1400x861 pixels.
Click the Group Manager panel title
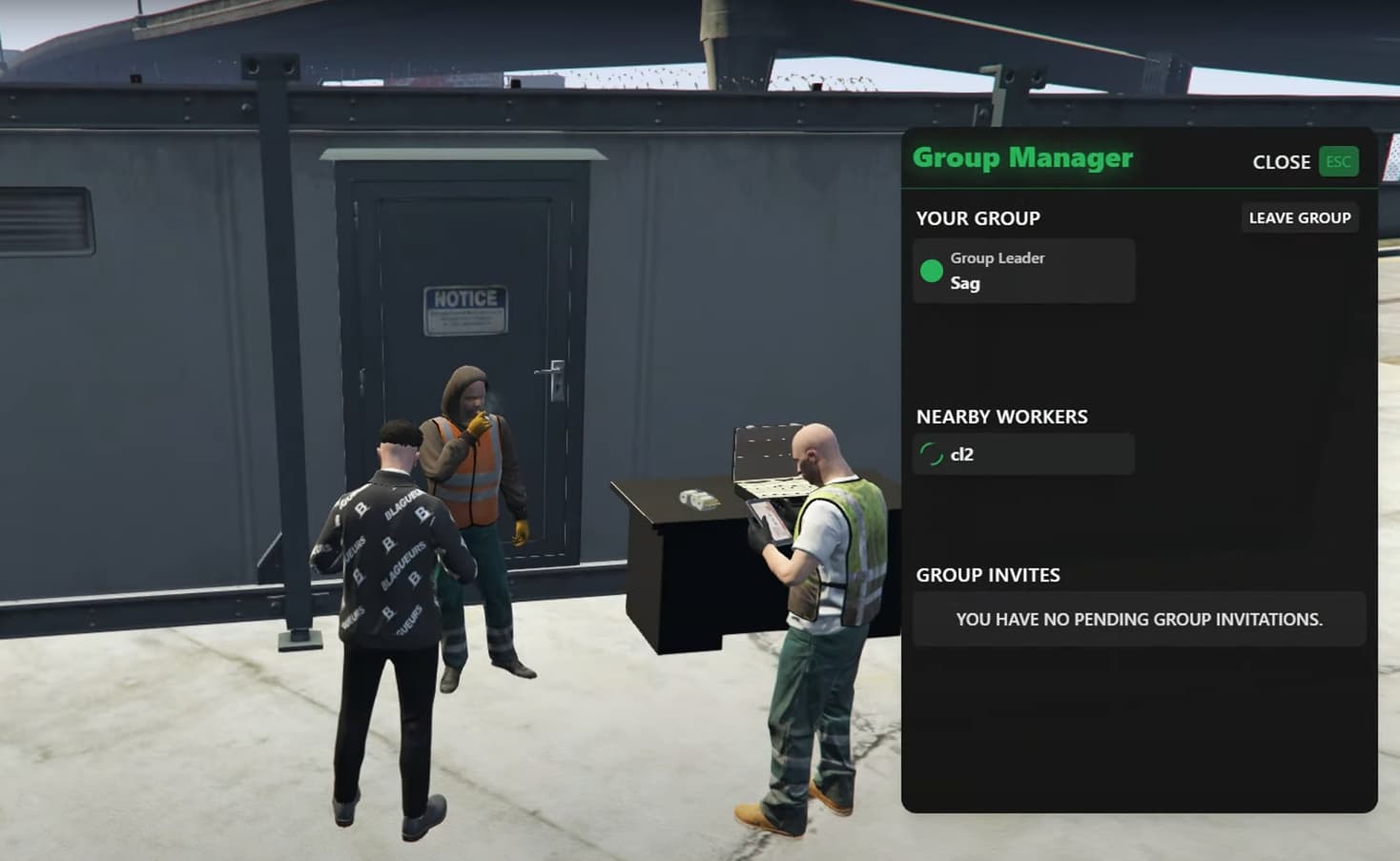point(1022,157)
